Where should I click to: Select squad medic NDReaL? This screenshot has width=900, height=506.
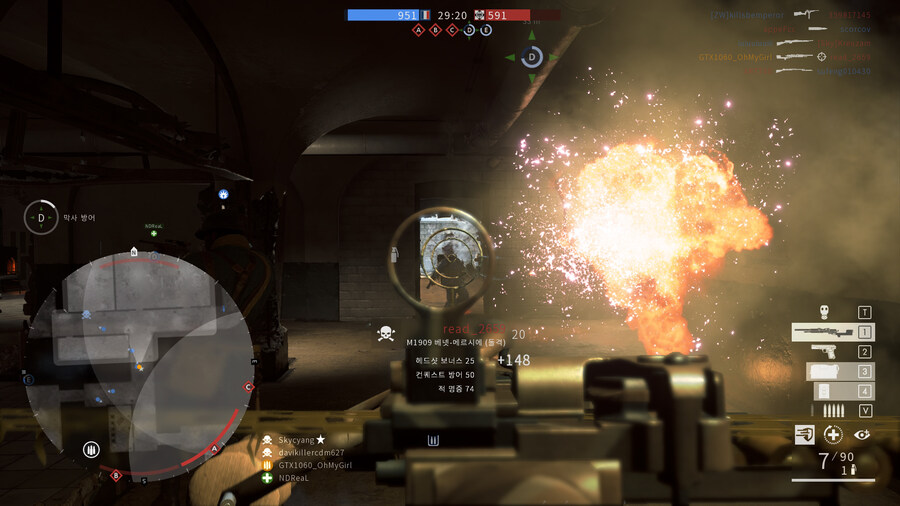point(295,478)
